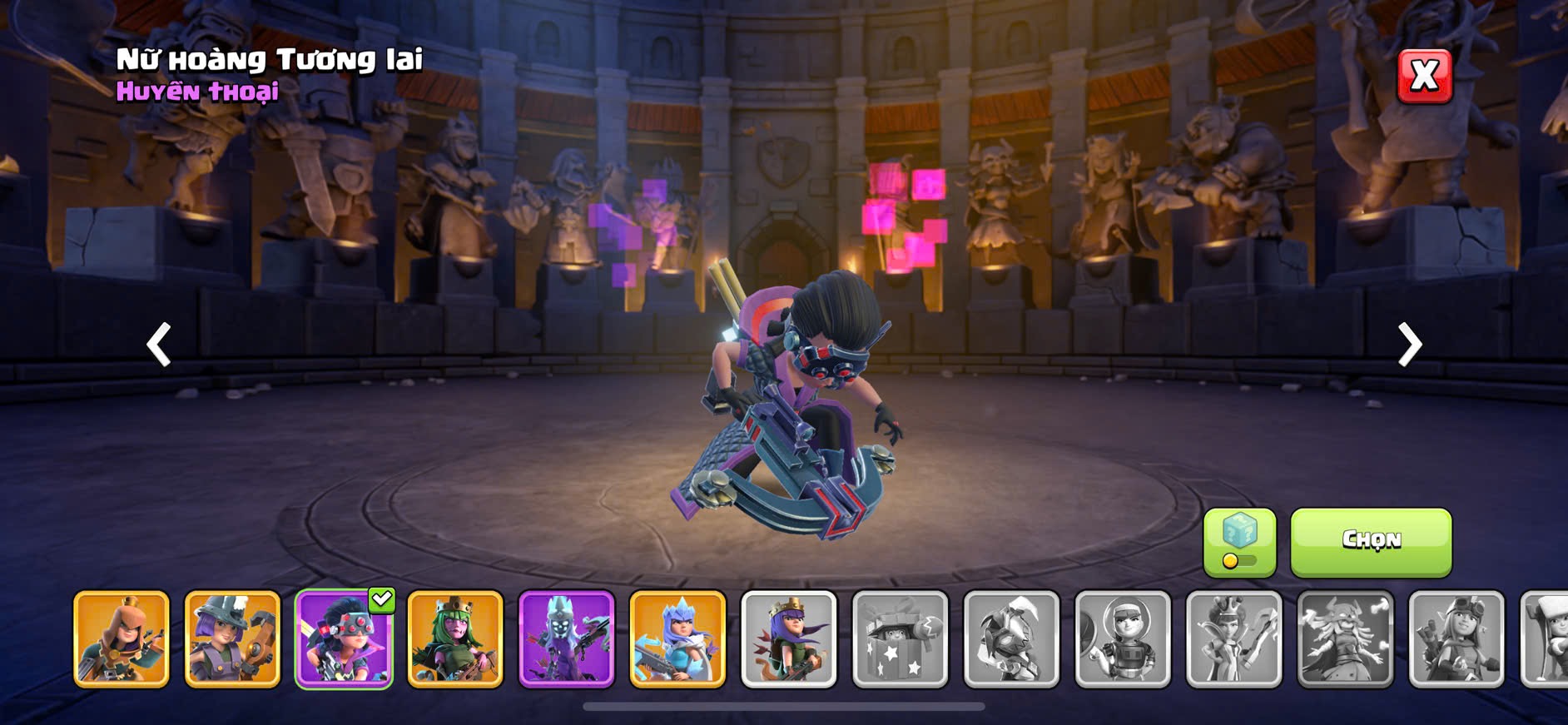
Task: Pick the locked armored beaked helmet skin
Action: pos(1012,639)
